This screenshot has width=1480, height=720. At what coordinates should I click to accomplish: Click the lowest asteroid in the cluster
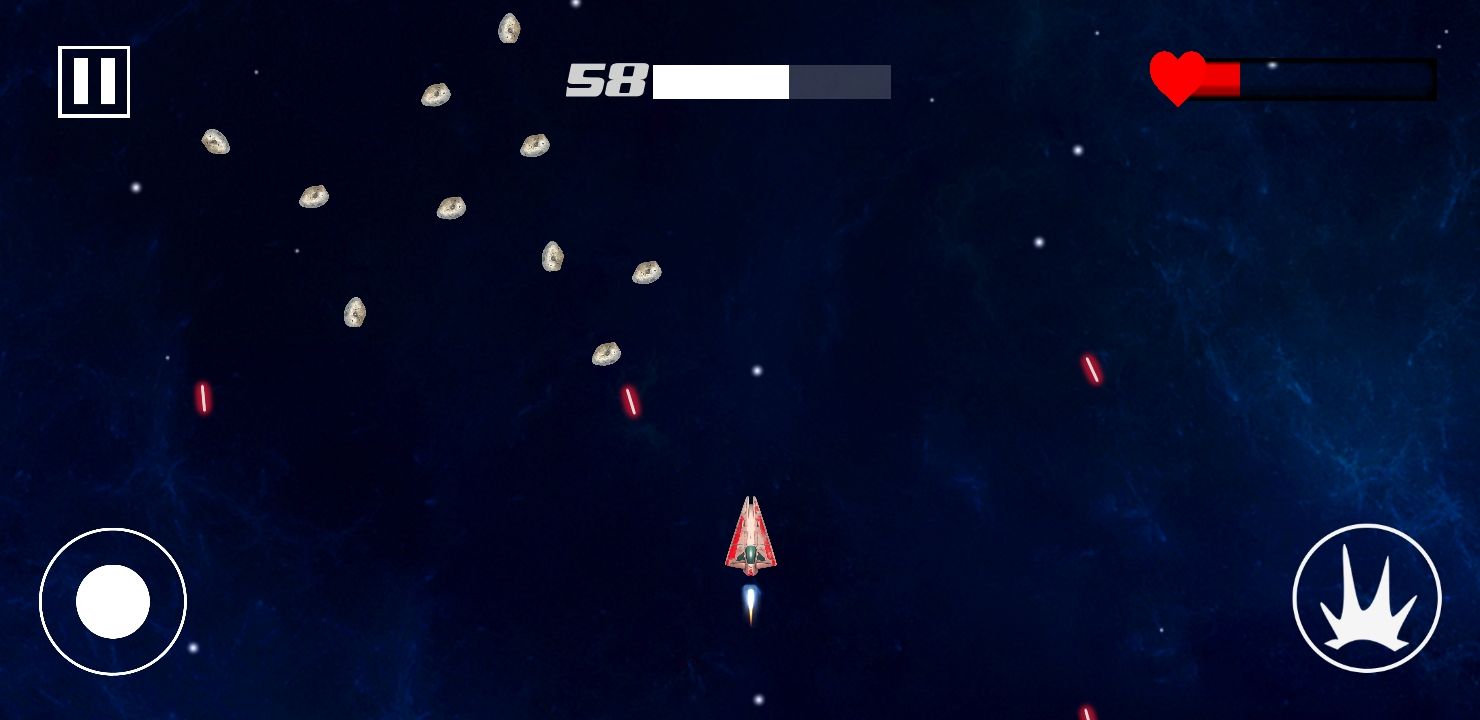[604, 352]
